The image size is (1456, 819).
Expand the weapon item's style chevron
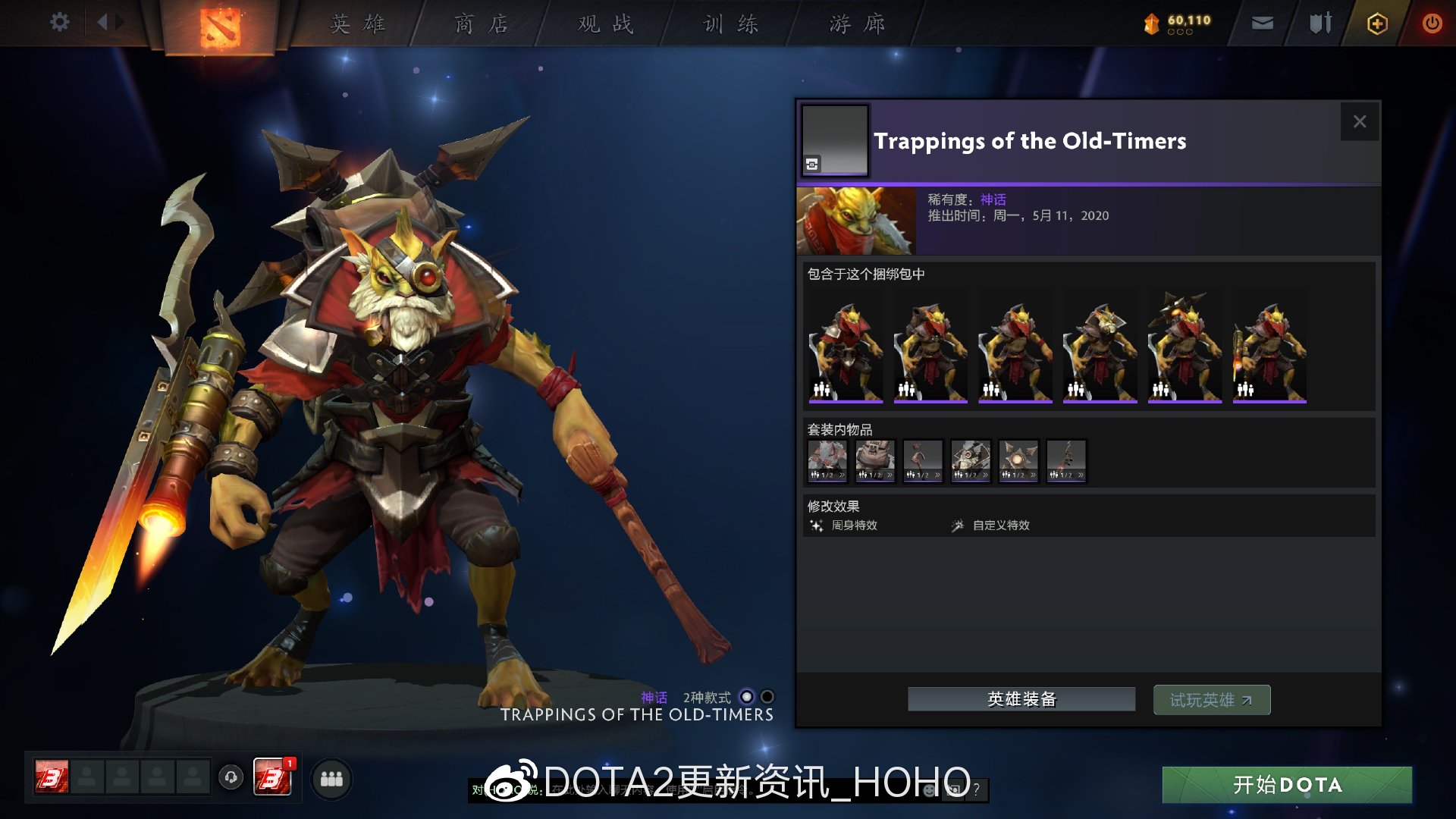1081,474
